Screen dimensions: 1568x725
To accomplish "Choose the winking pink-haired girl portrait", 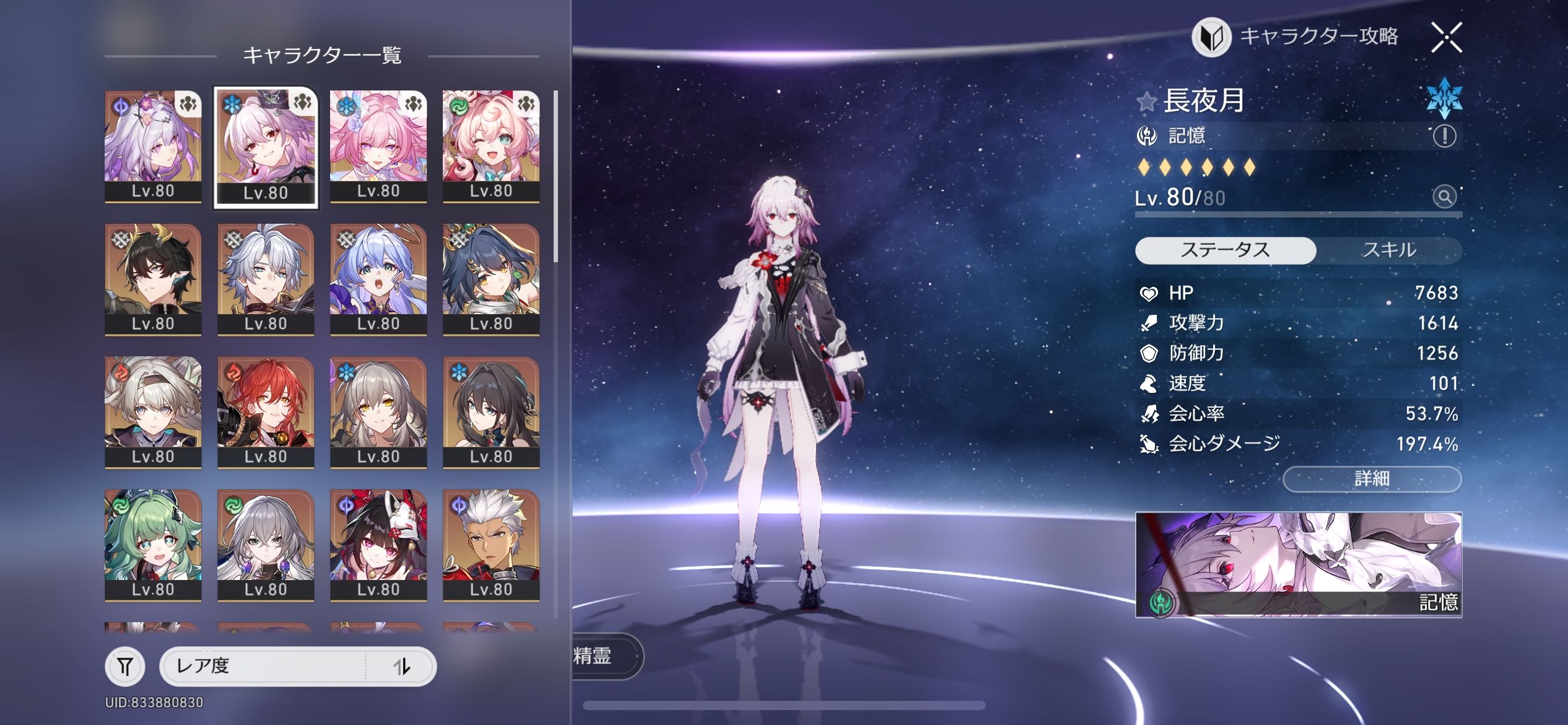I will pos(491,146).
